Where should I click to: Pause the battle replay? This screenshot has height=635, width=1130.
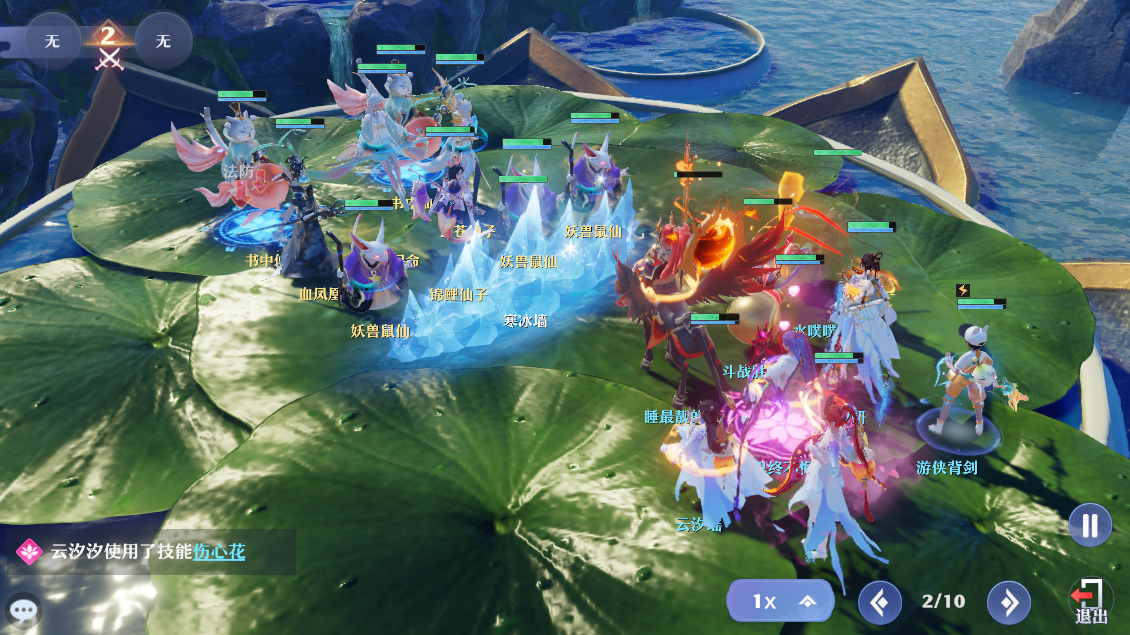[x=1089, y=525]
